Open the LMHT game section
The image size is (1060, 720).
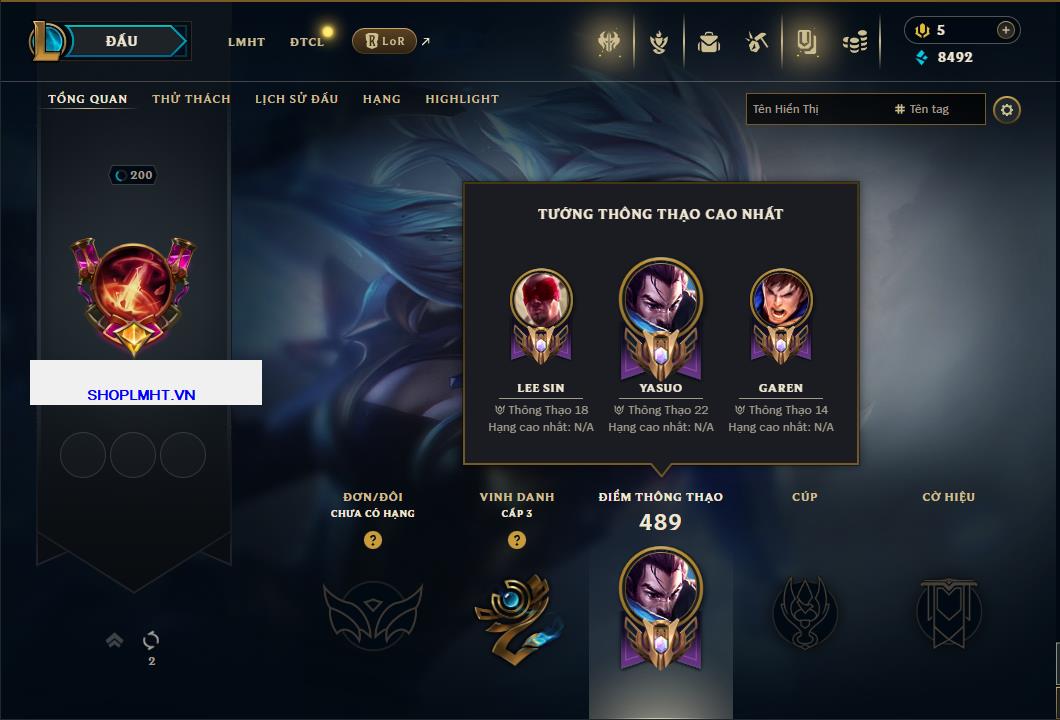(x=246, y=42)
